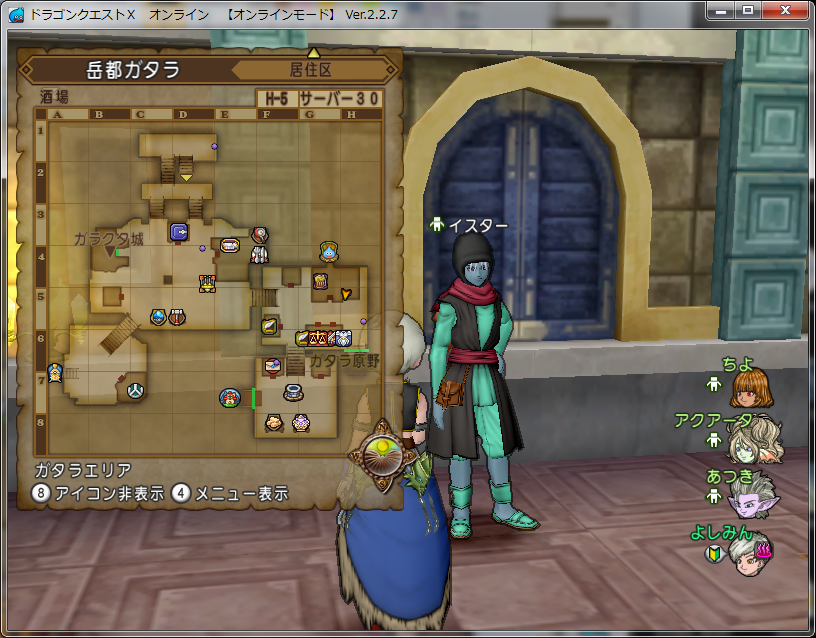
Task: Minimize the game window
Action: point(723,10)
